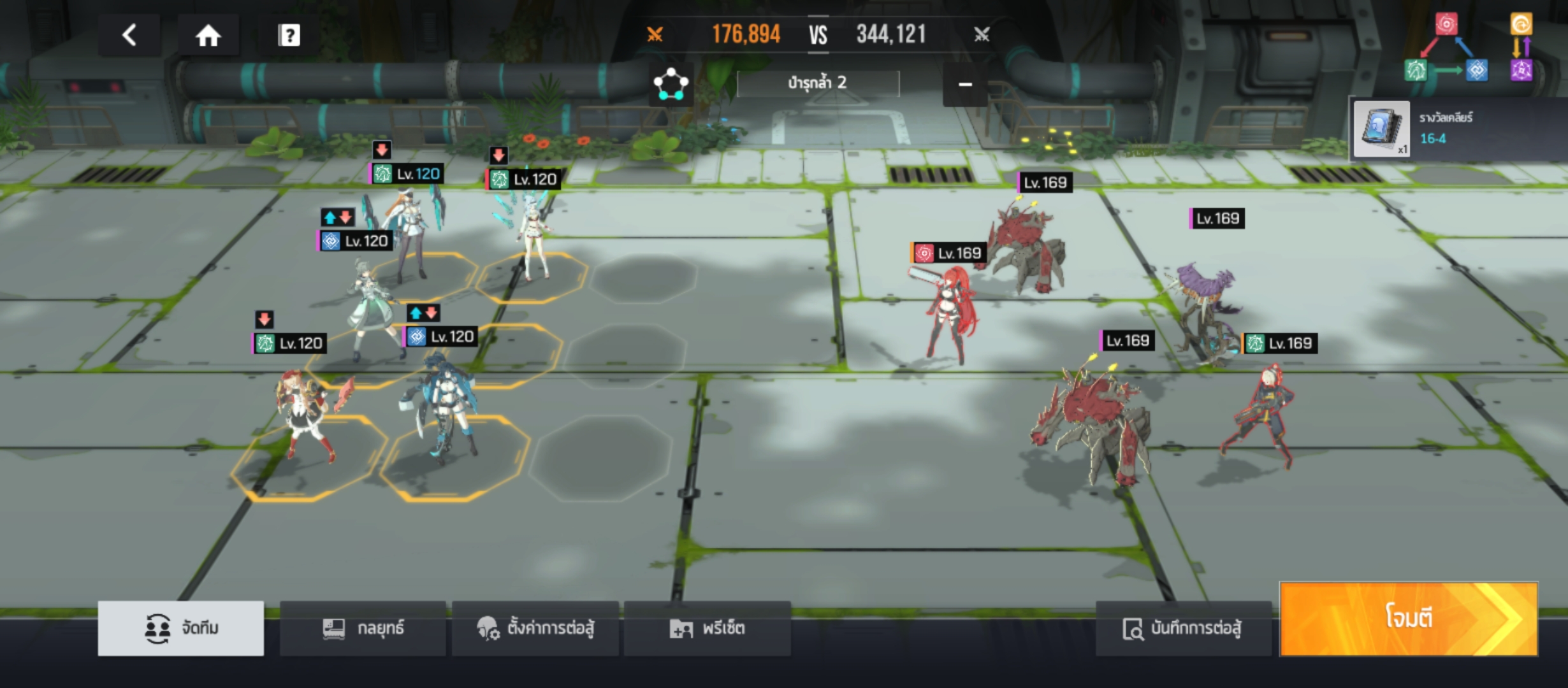Switch to the กลยุทธ์ strategy tab
The height and width of the screenshot is (688, 1568).
363,628
